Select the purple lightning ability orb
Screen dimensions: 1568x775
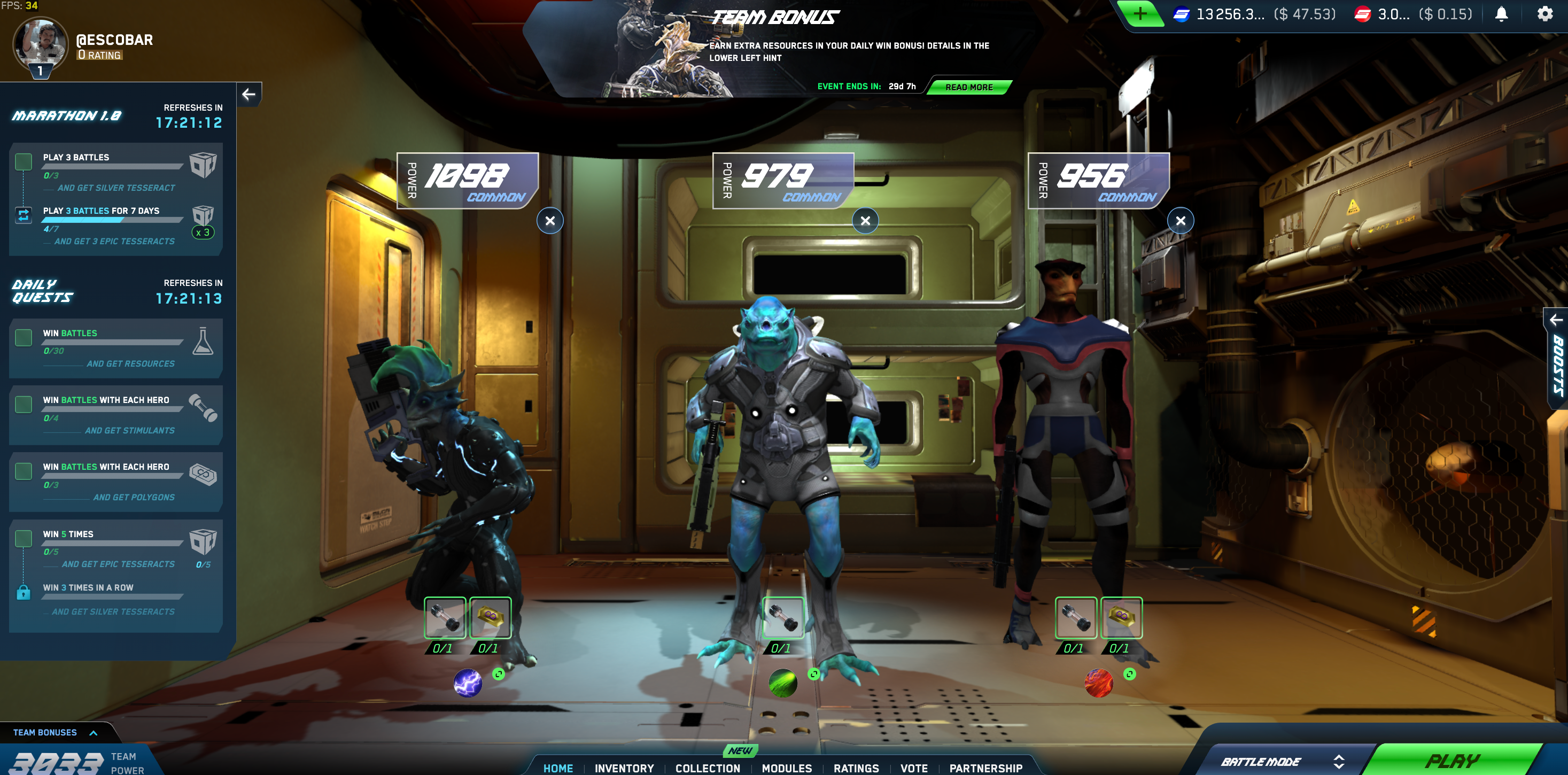tap(468, 683)
